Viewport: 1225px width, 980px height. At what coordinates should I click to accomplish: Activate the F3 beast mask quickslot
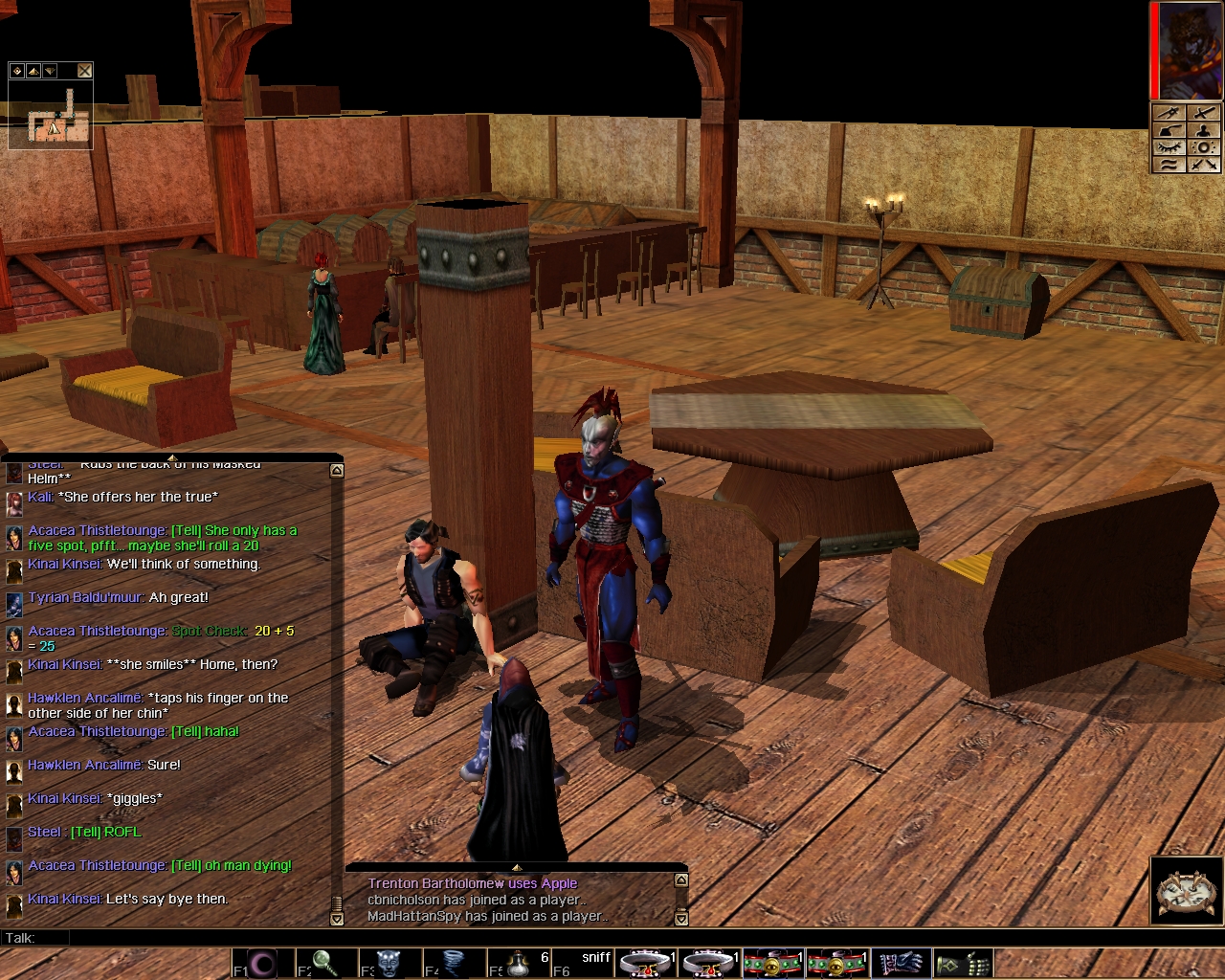(388, 962)
